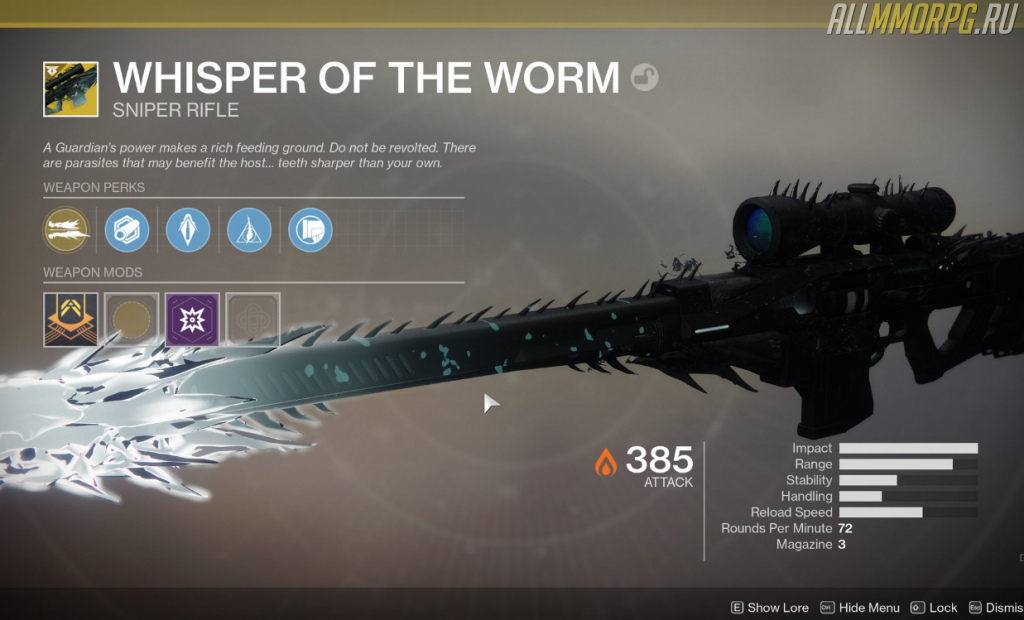Select the purple starburst weapon mod

pos(192,319)
